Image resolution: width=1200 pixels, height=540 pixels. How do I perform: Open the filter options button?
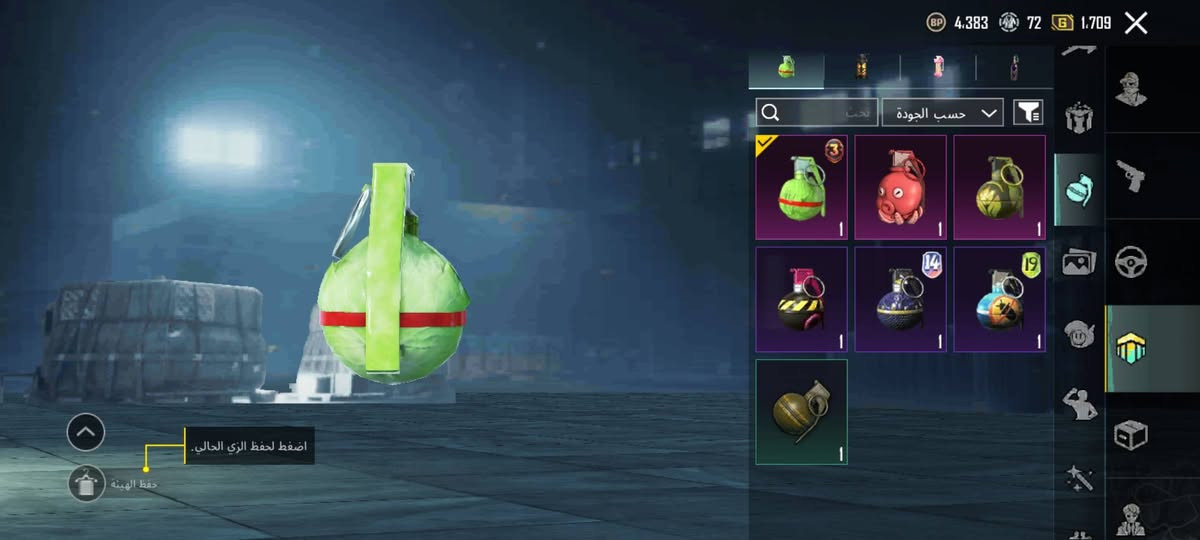[1028, 113]
